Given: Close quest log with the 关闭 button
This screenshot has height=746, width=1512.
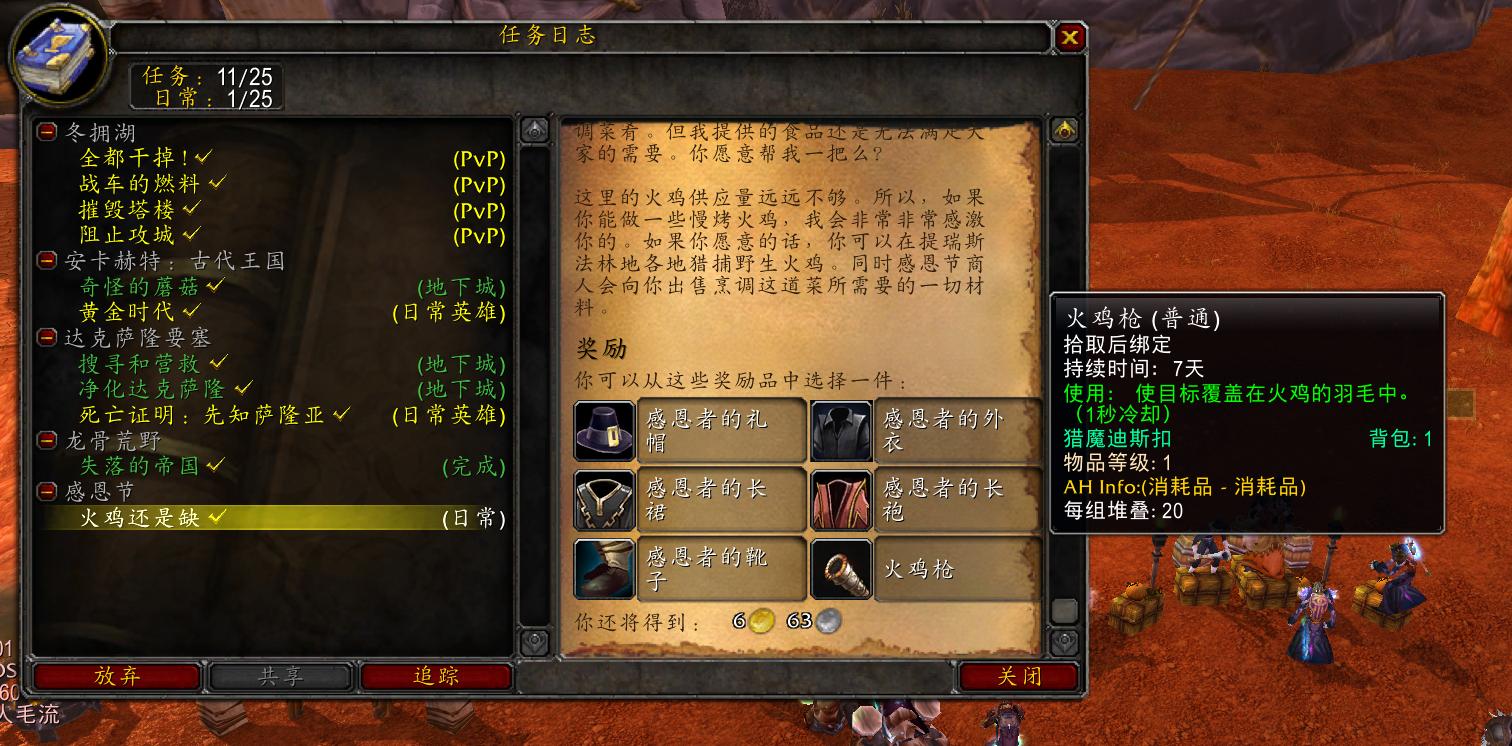Looking at the screenshot, I should pos(1018,676).
